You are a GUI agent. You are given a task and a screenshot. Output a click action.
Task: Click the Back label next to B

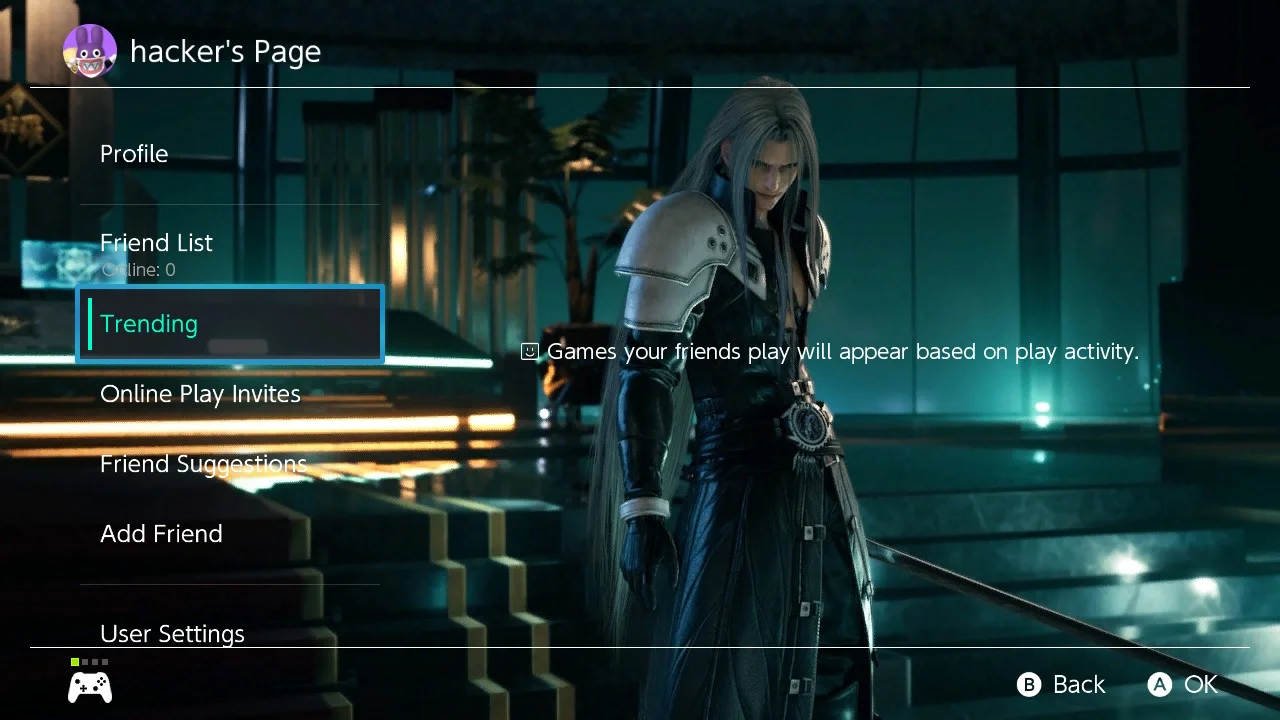point(1079,684)
